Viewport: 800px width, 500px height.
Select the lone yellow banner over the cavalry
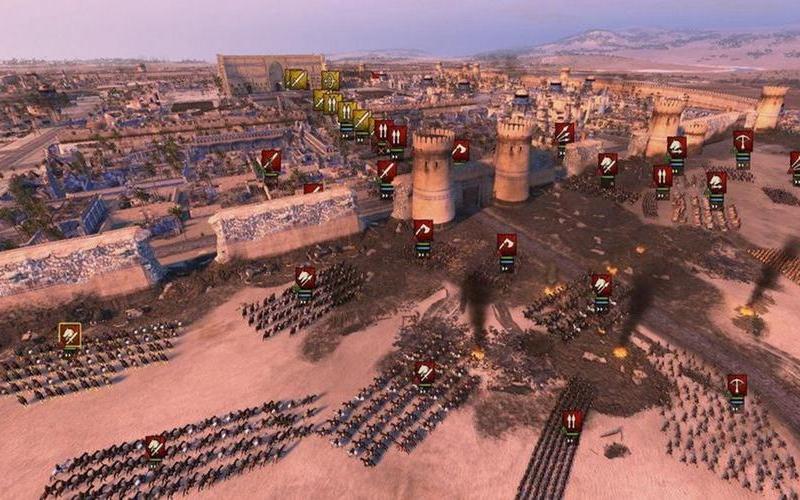click(x=69, y=334)
